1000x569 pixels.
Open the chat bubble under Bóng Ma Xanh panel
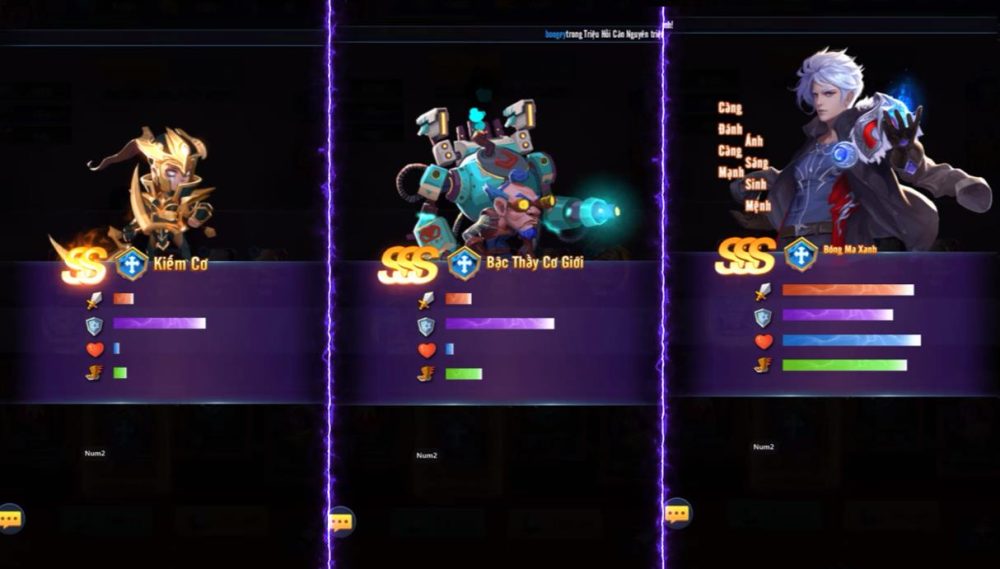(677, 513)
